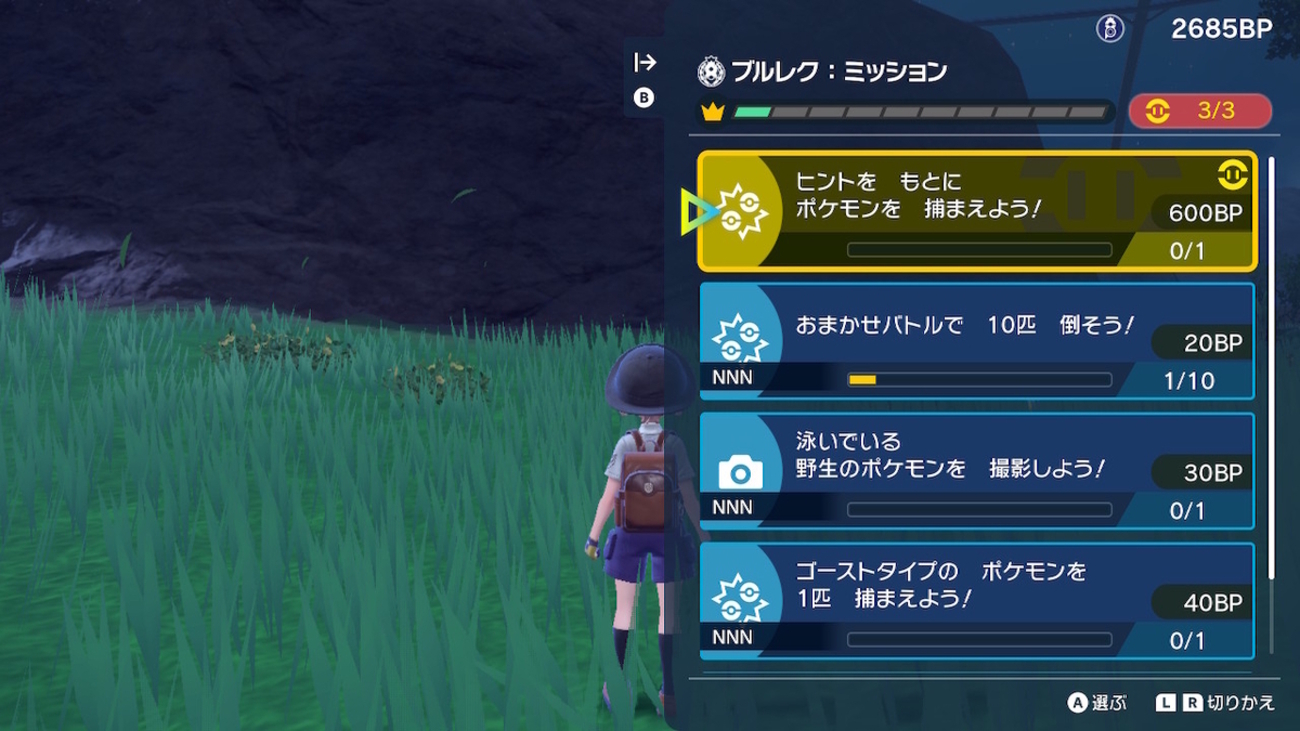Collapse the mission panel with arrow tab
This screenshot has height=731, width=1300.
tap(645, 63)
